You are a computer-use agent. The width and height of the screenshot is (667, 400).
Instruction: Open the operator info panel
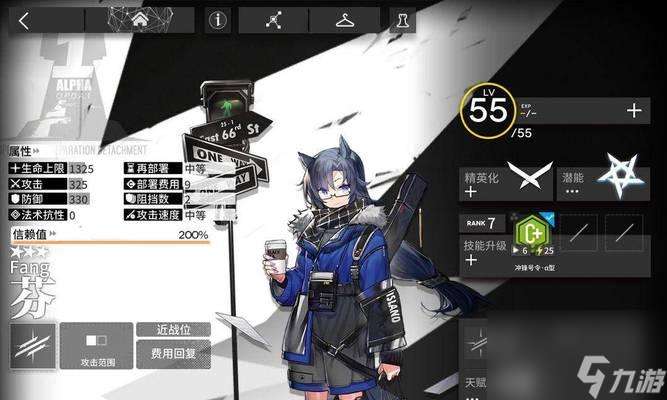218,19
